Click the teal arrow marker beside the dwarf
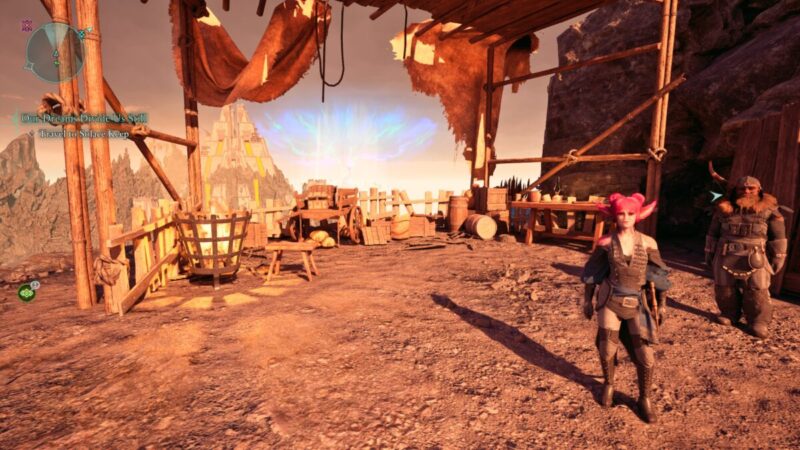800x450 pixels. tap(717, 197)
